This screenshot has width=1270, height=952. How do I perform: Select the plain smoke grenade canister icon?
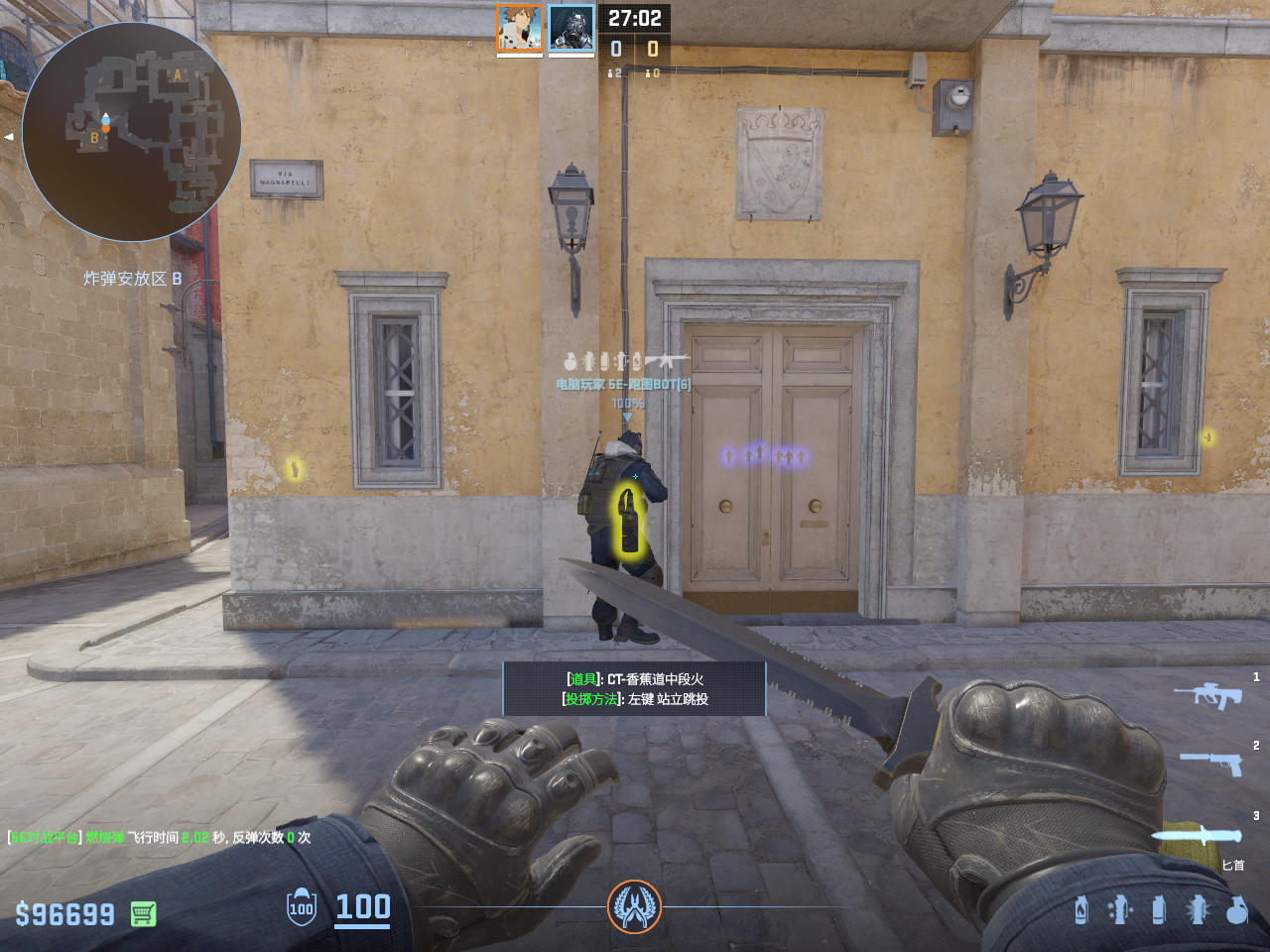click(x=1159, y=909)
